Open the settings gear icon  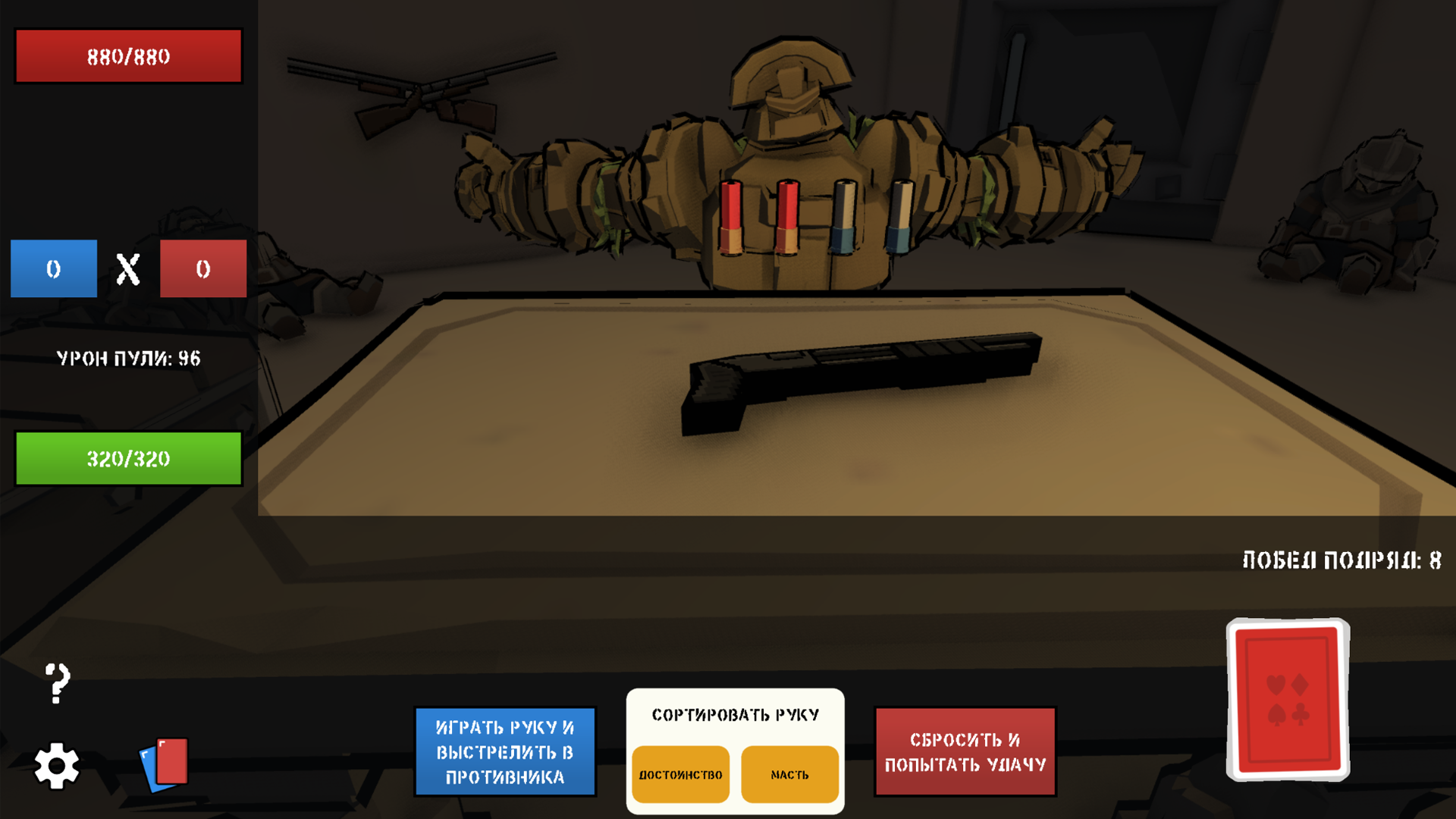click(x=55, y=766)
